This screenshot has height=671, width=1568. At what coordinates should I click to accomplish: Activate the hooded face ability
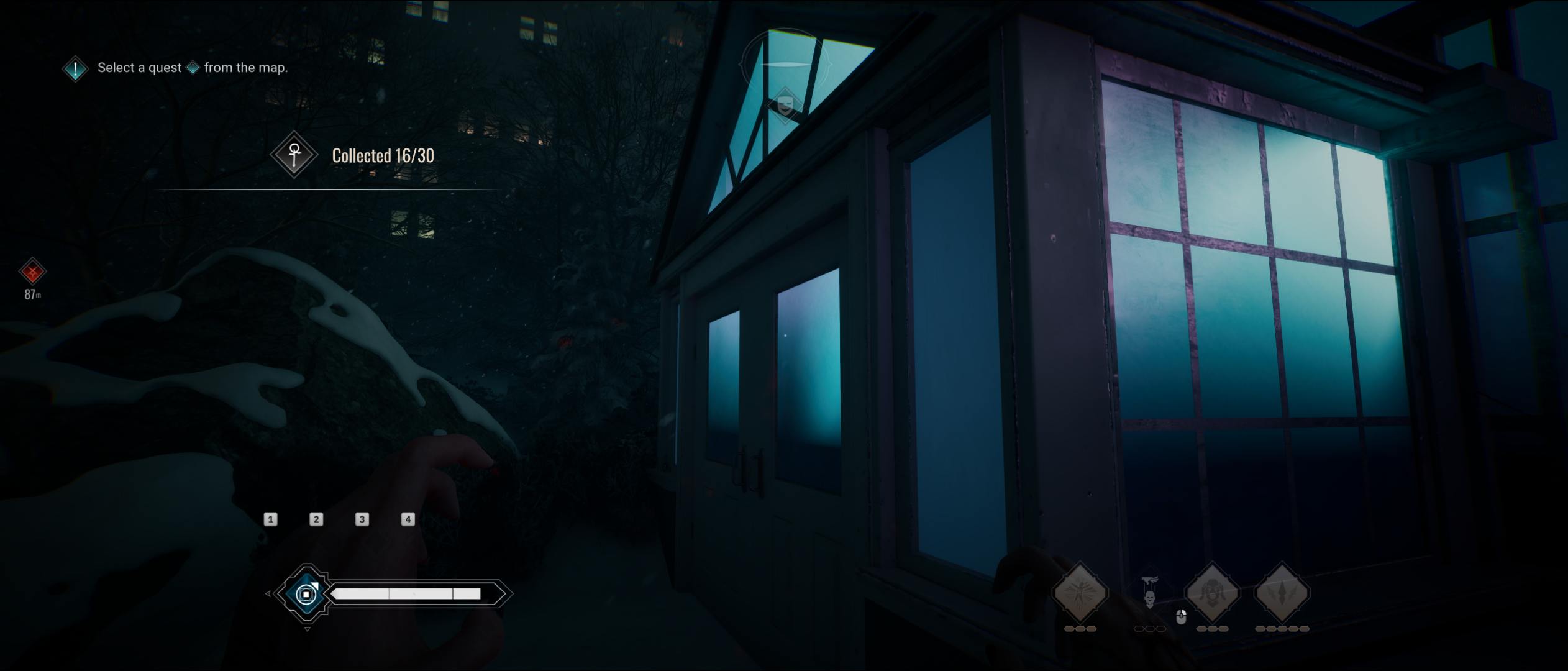[x=1212, y=593]
